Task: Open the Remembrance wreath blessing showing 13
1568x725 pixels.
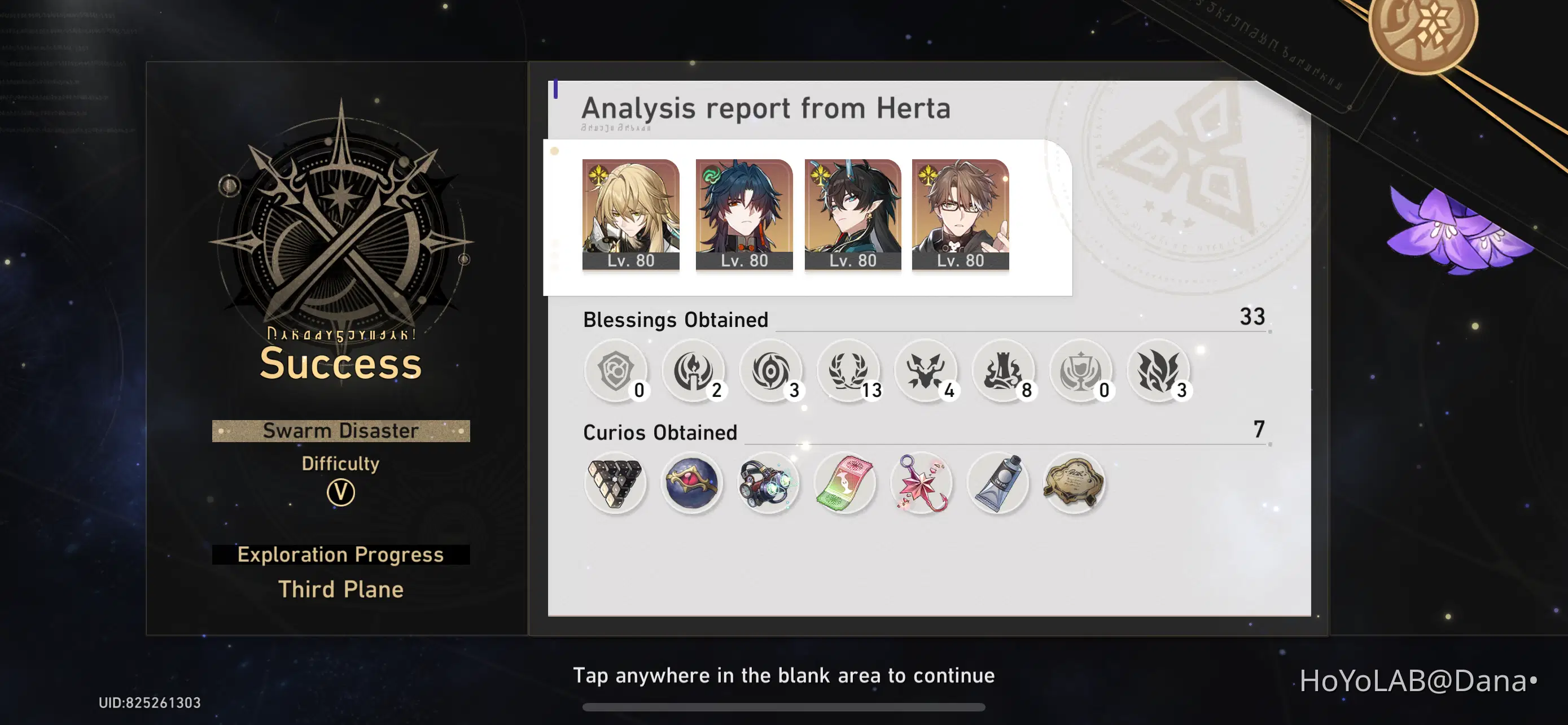Action: click(849, 372)
